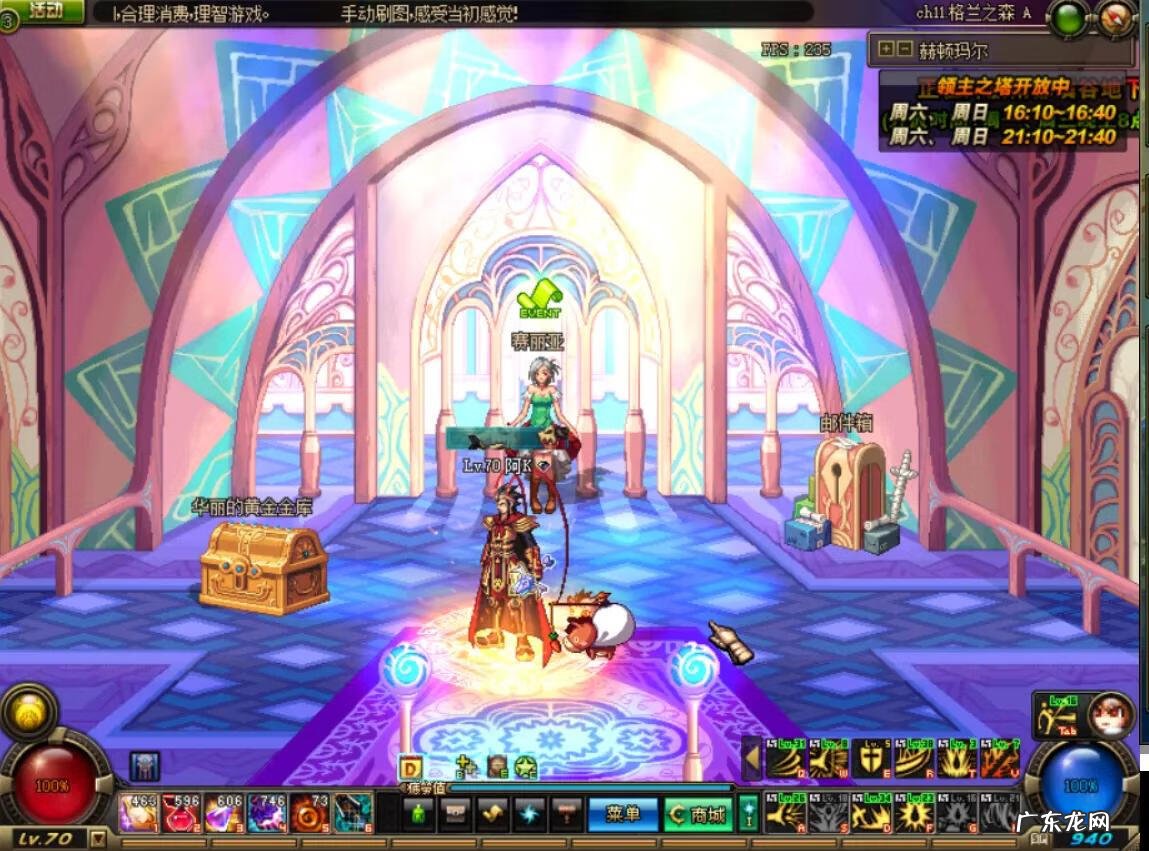Click the plus button beside 赫顿玛尔
Image resolution: width=1149 pixels, height=851 pixels.
point(885,48)
